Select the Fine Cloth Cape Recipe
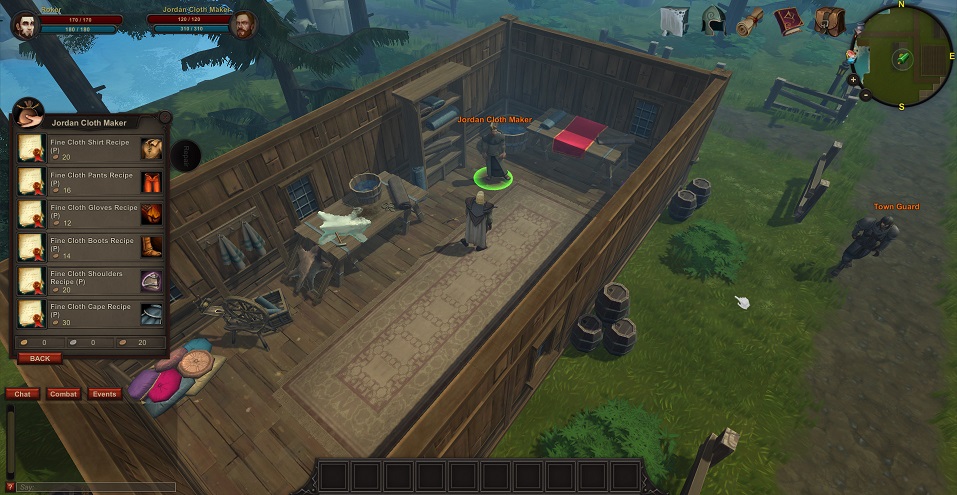This screenshot has height=495, width=957. [x=90, y=314]
